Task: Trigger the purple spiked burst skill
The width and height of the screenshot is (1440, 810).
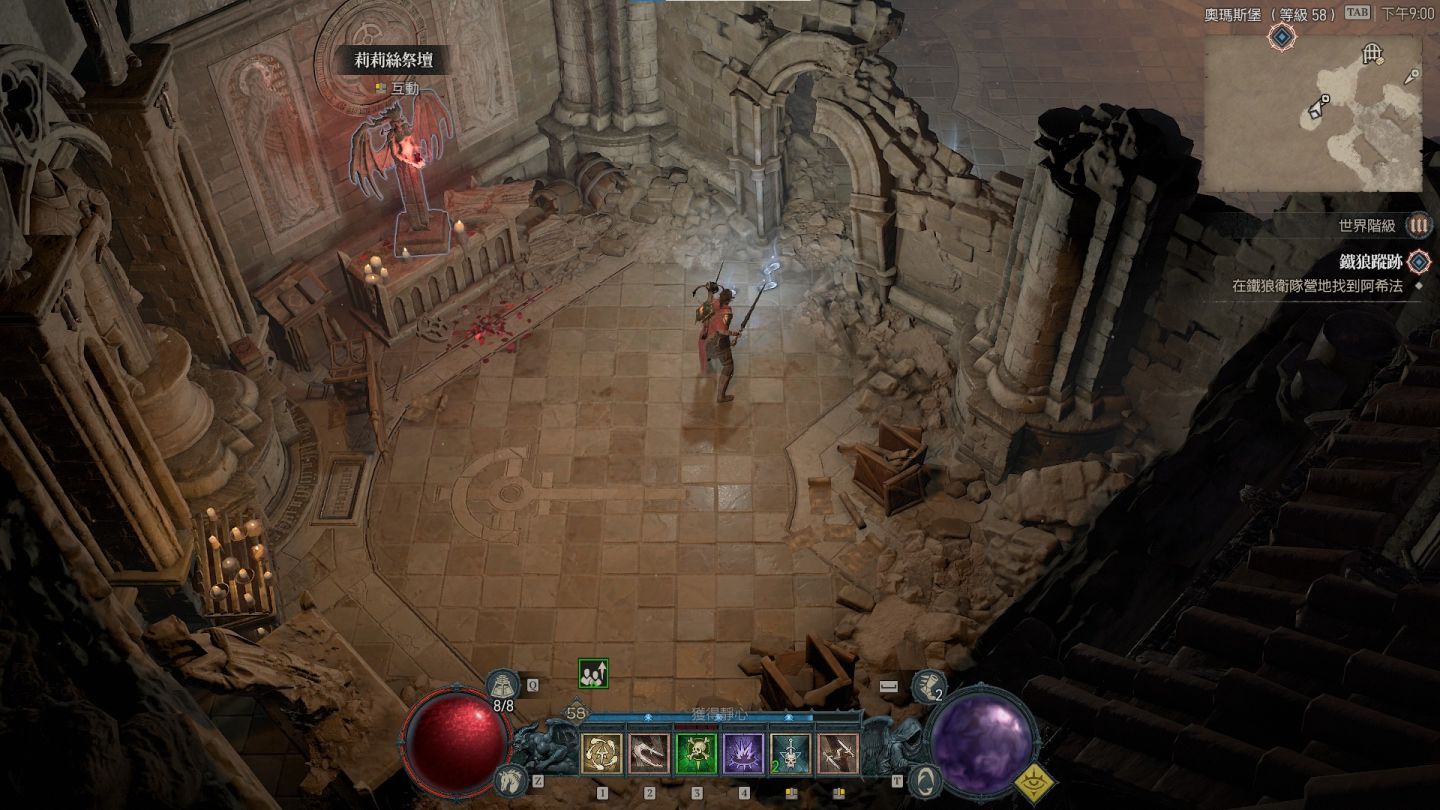Action: click(743, 754)
